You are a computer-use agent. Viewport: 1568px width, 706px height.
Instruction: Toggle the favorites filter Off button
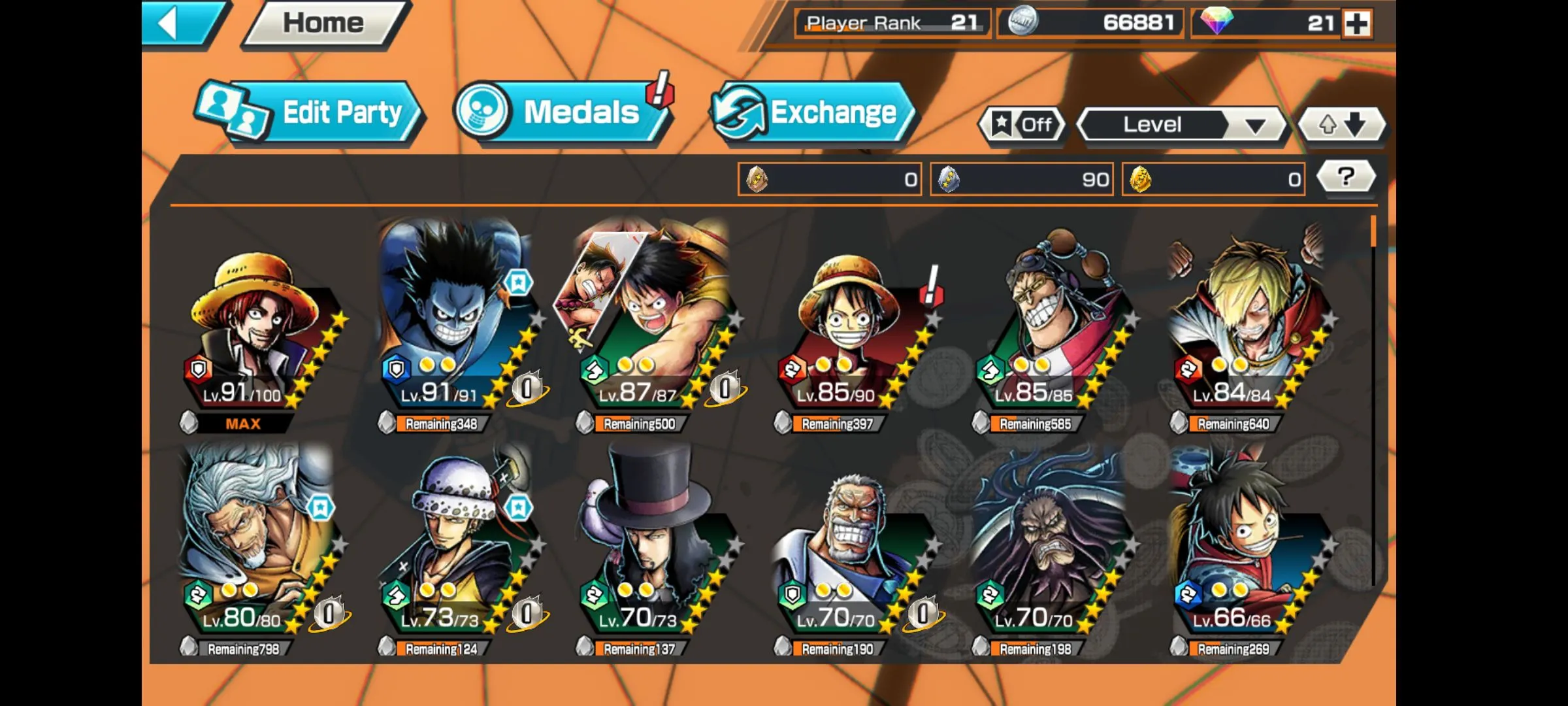pos(1022,124)
